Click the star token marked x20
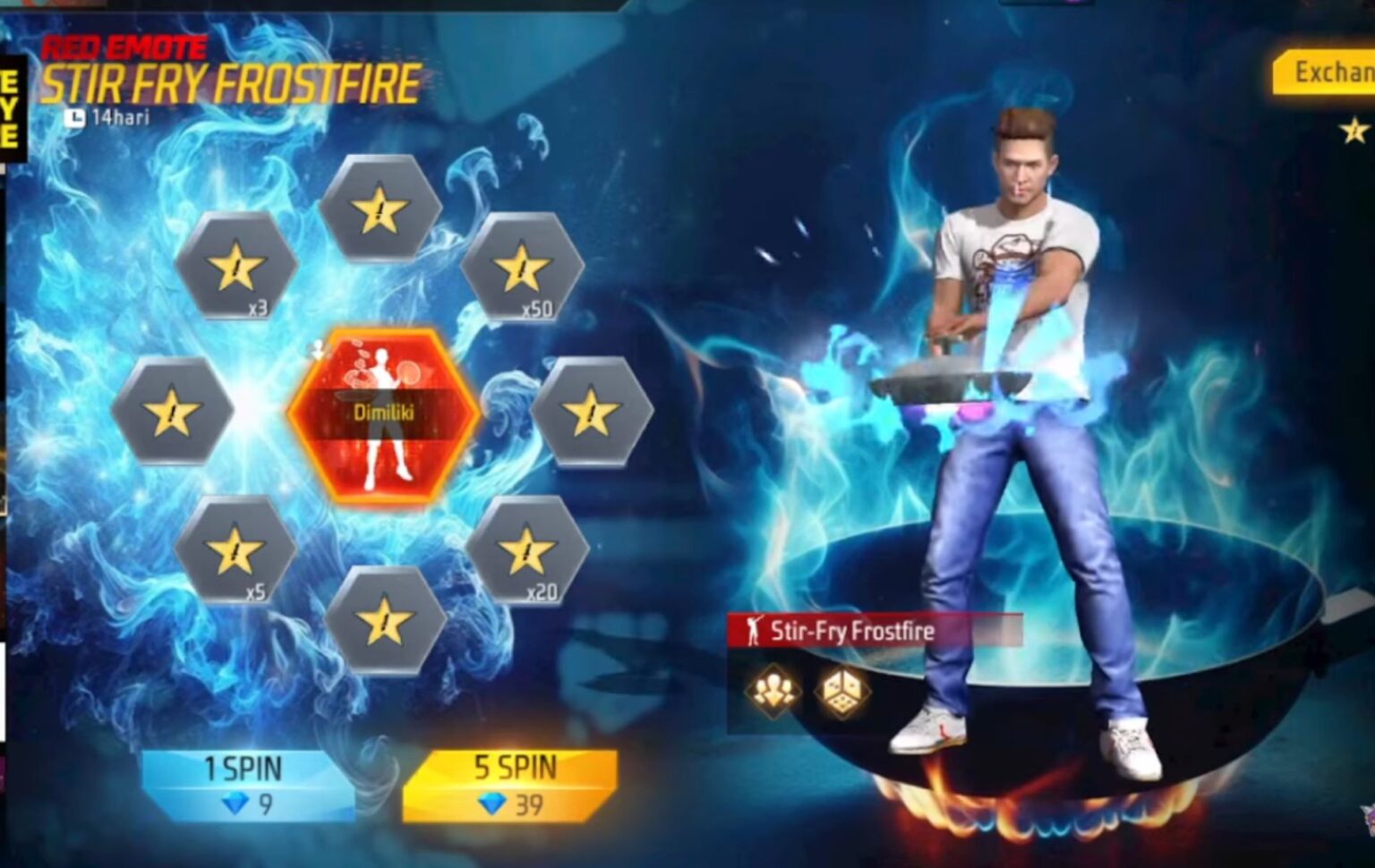Image resolution: width=1375 pixels, height=868 pixels. 528,548
